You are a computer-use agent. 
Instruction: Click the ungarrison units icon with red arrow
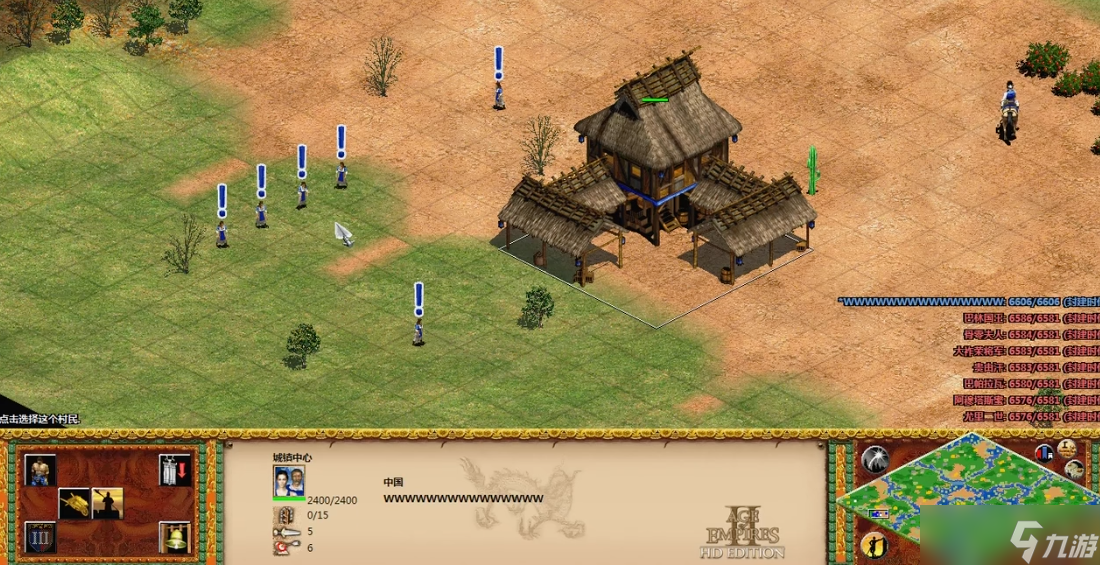tap(174, 470)
